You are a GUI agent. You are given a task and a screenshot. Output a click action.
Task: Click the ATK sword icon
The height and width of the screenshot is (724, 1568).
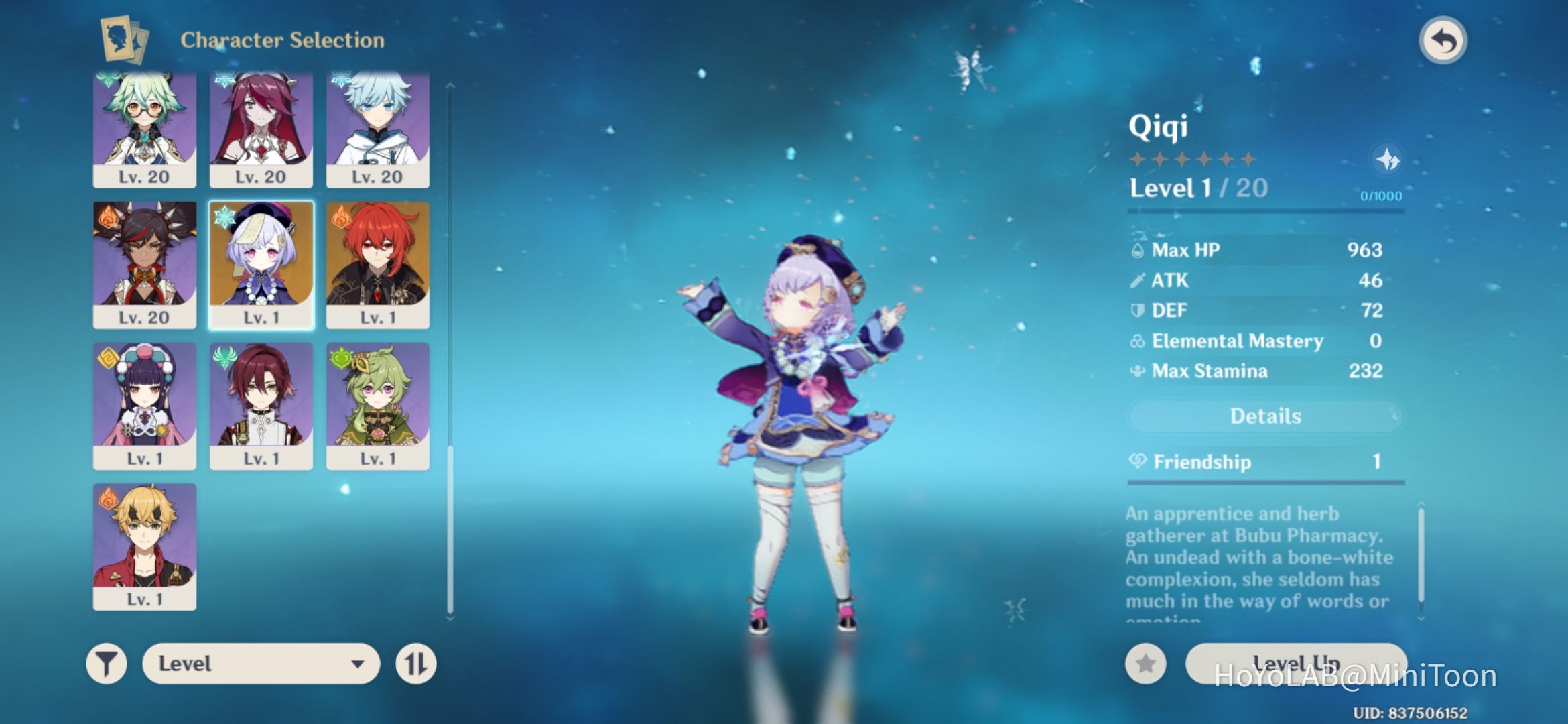point(1138,280)
